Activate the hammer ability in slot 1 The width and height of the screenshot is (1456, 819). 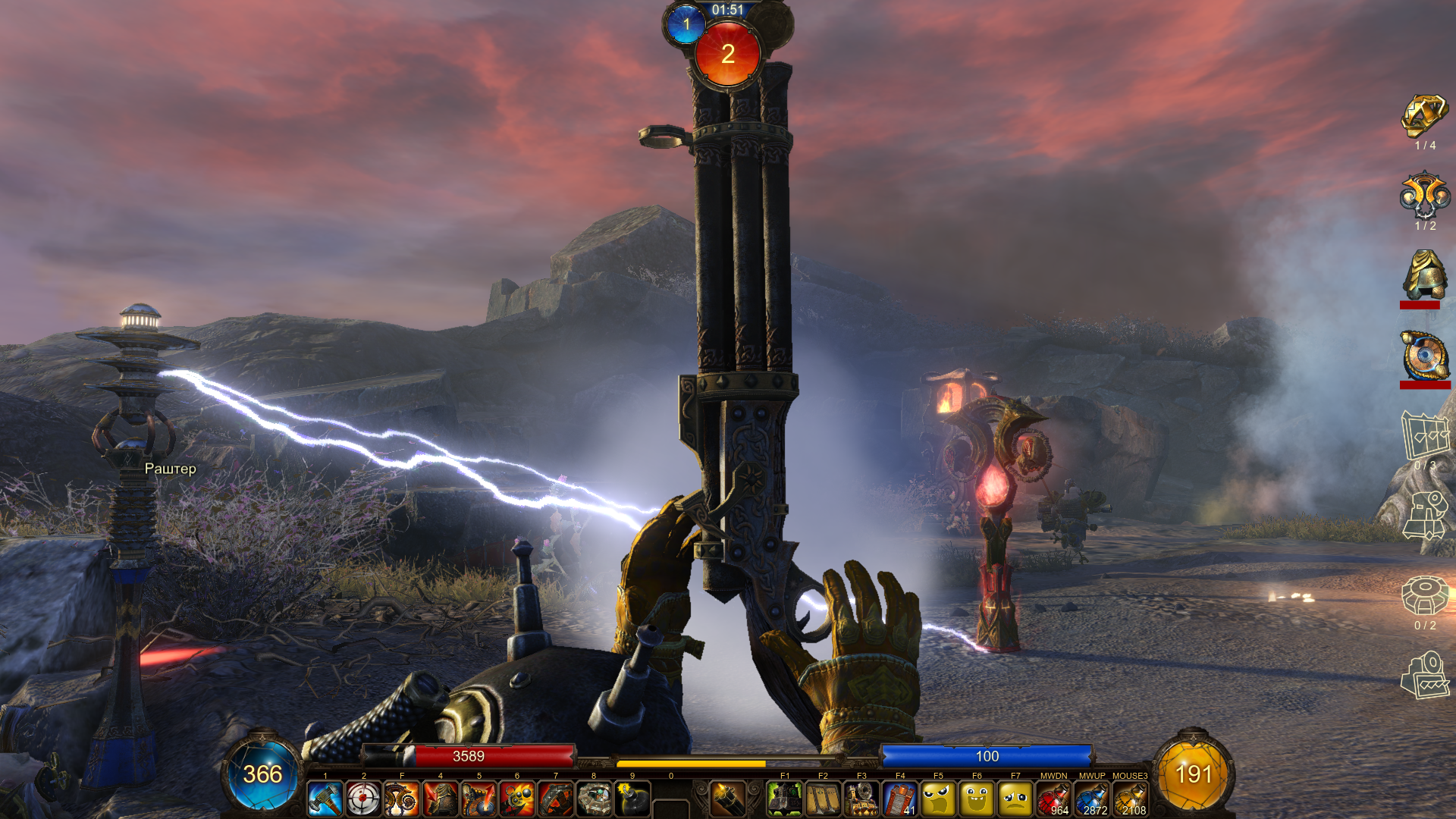(x=325, y=799)
